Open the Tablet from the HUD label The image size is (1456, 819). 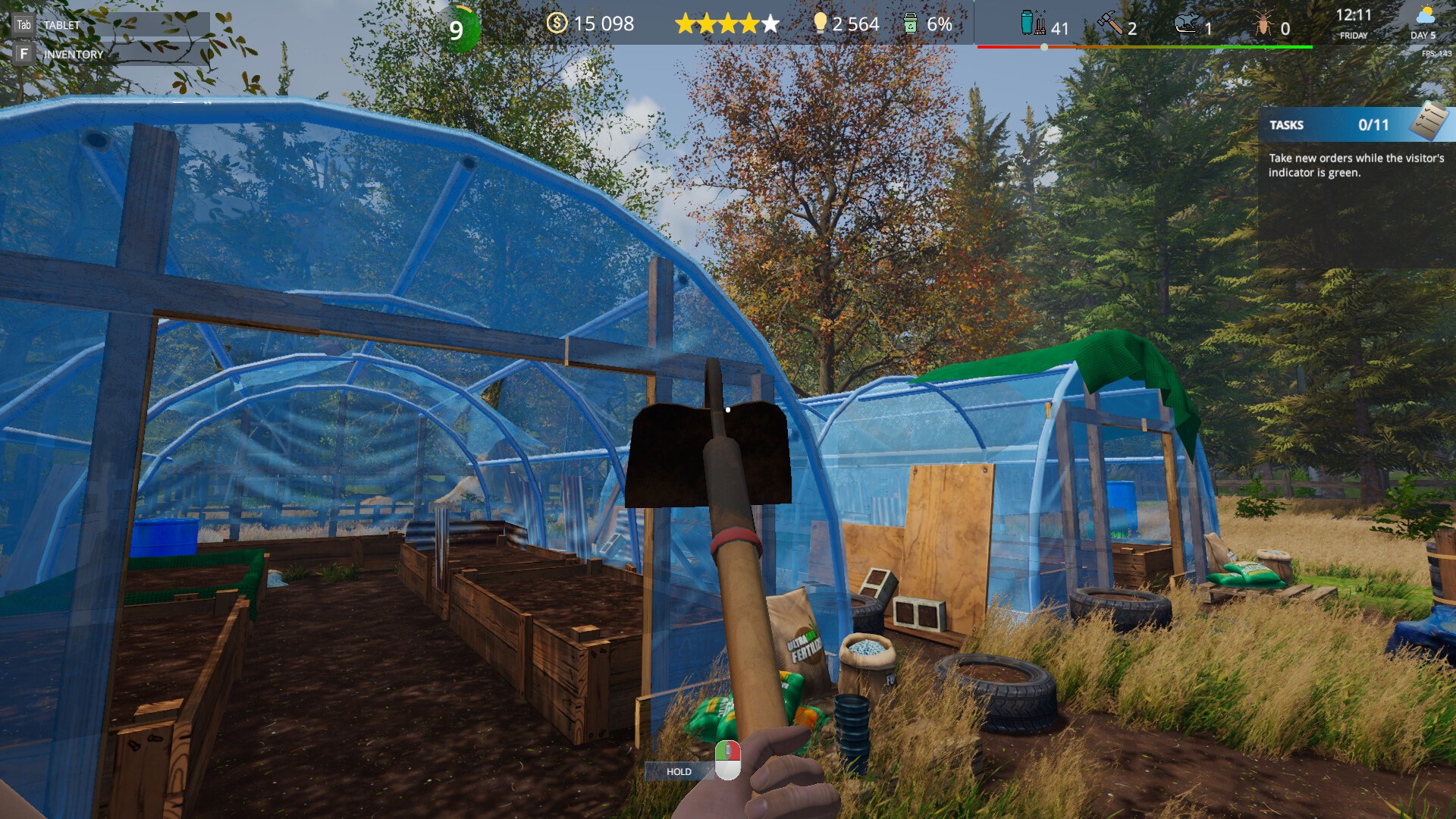coord(61,25)
